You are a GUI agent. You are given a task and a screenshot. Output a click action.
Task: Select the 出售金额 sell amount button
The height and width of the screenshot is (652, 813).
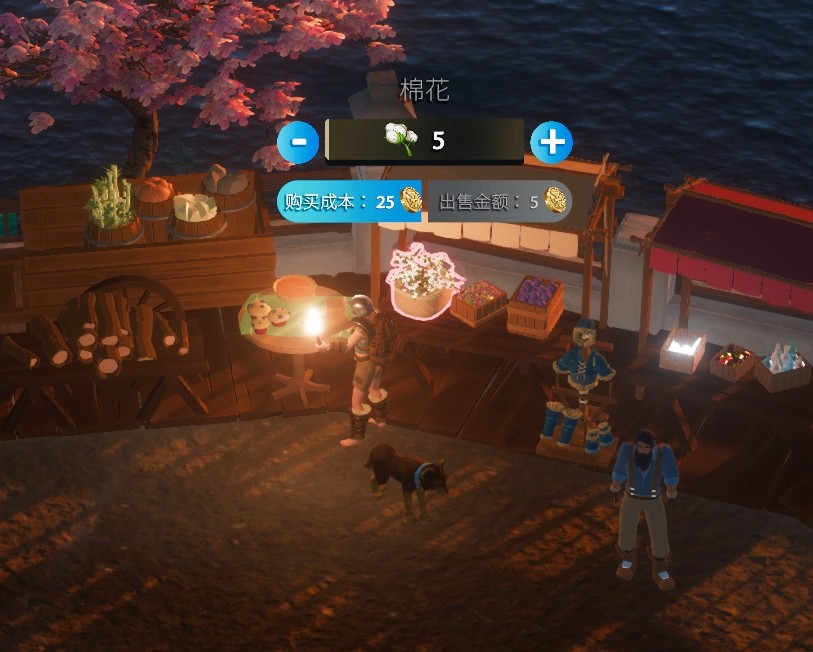pyautogui.click(x=502, y=201)
